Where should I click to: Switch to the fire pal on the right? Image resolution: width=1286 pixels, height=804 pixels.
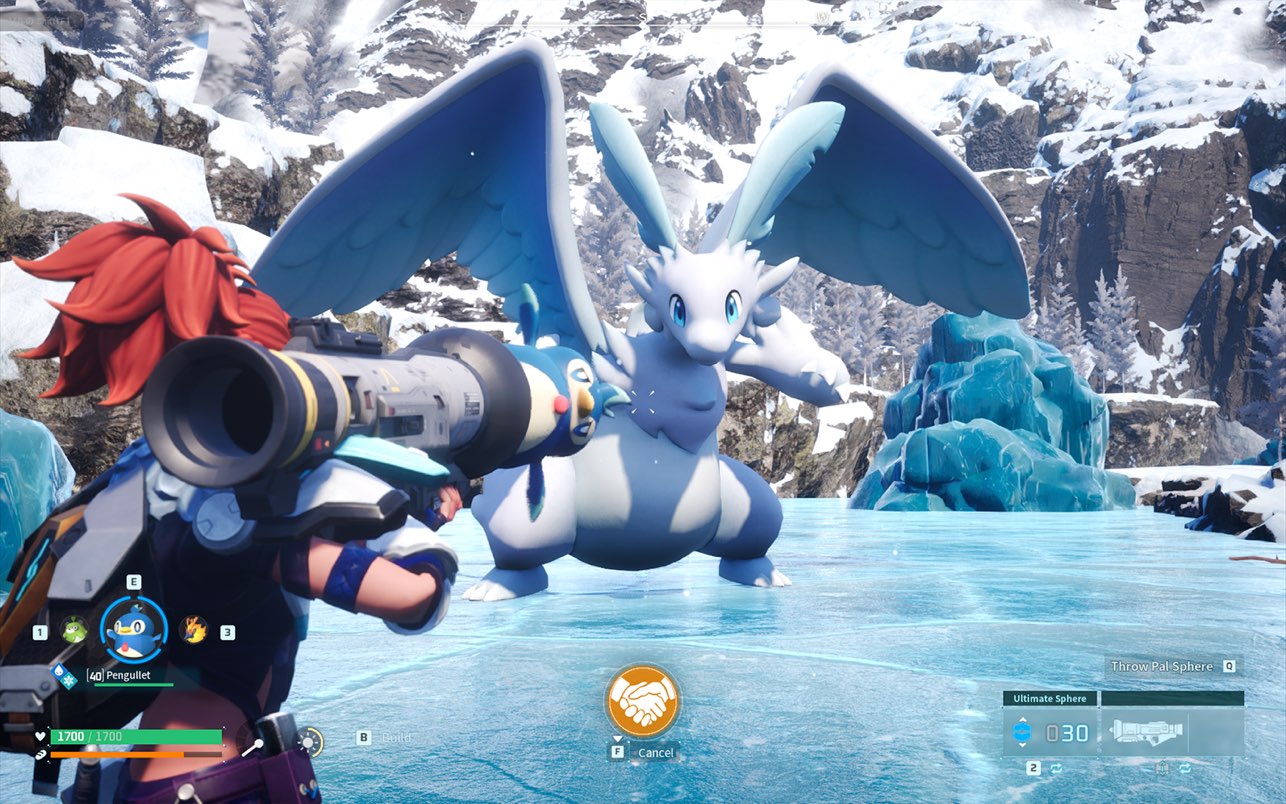[x=193, y=630]
